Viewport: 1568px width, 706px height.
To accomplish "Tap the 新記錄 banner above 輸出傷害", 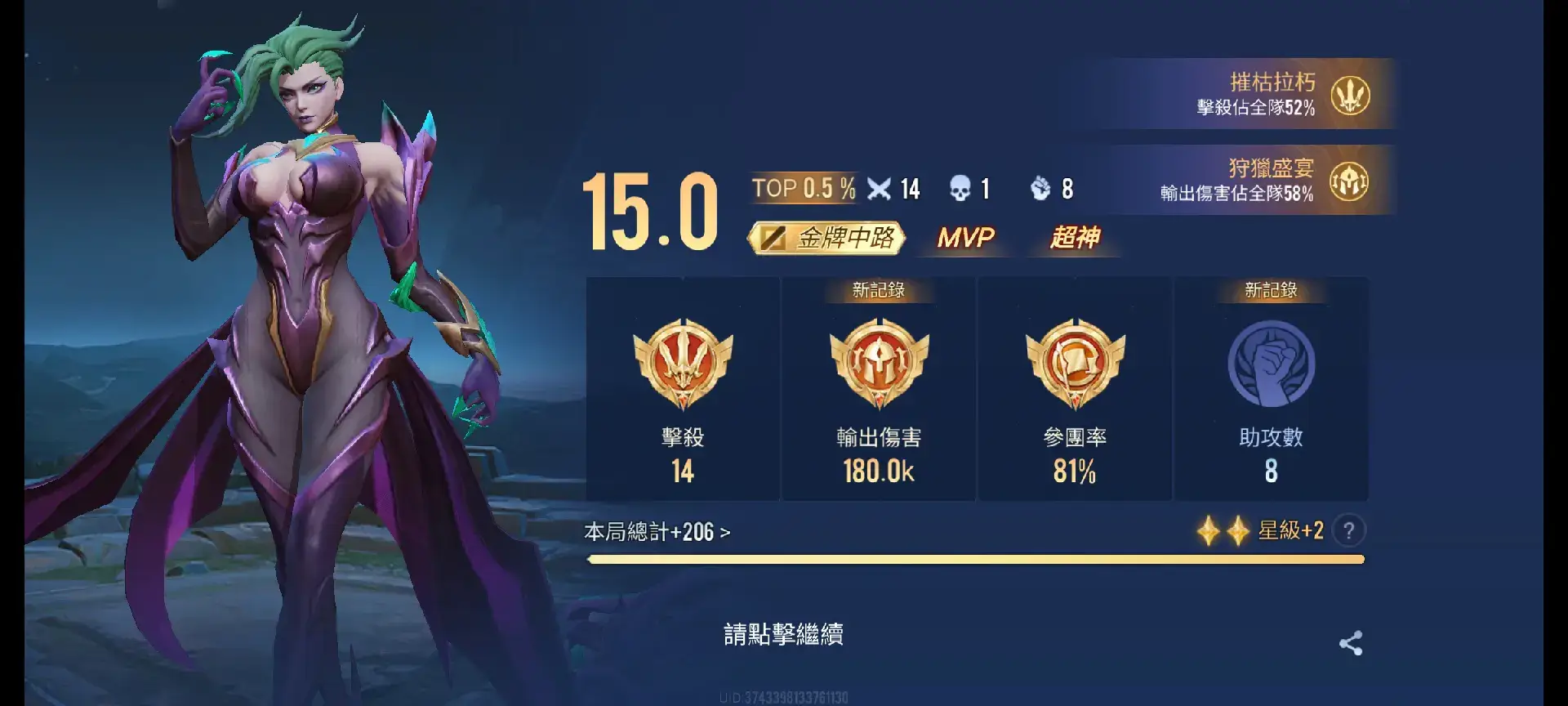I will pos(878,288).
